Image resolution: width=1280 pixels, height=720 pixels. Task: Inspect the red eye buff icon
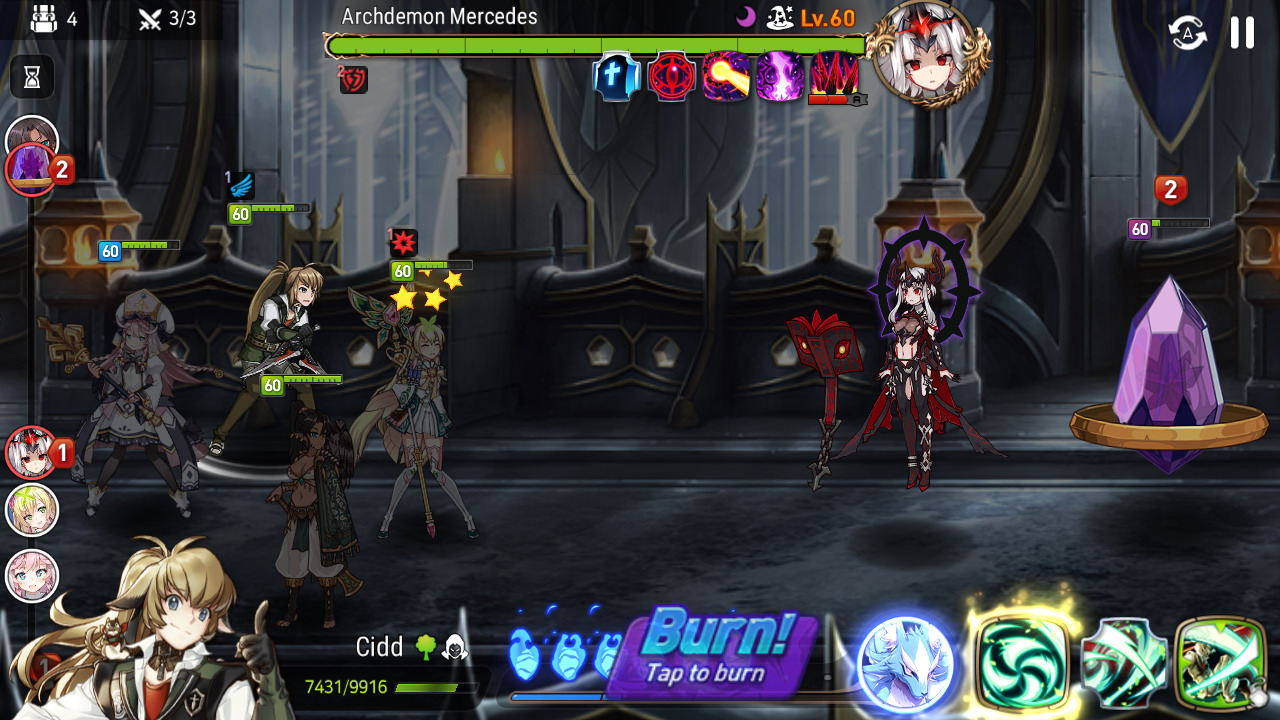(671, 77)
